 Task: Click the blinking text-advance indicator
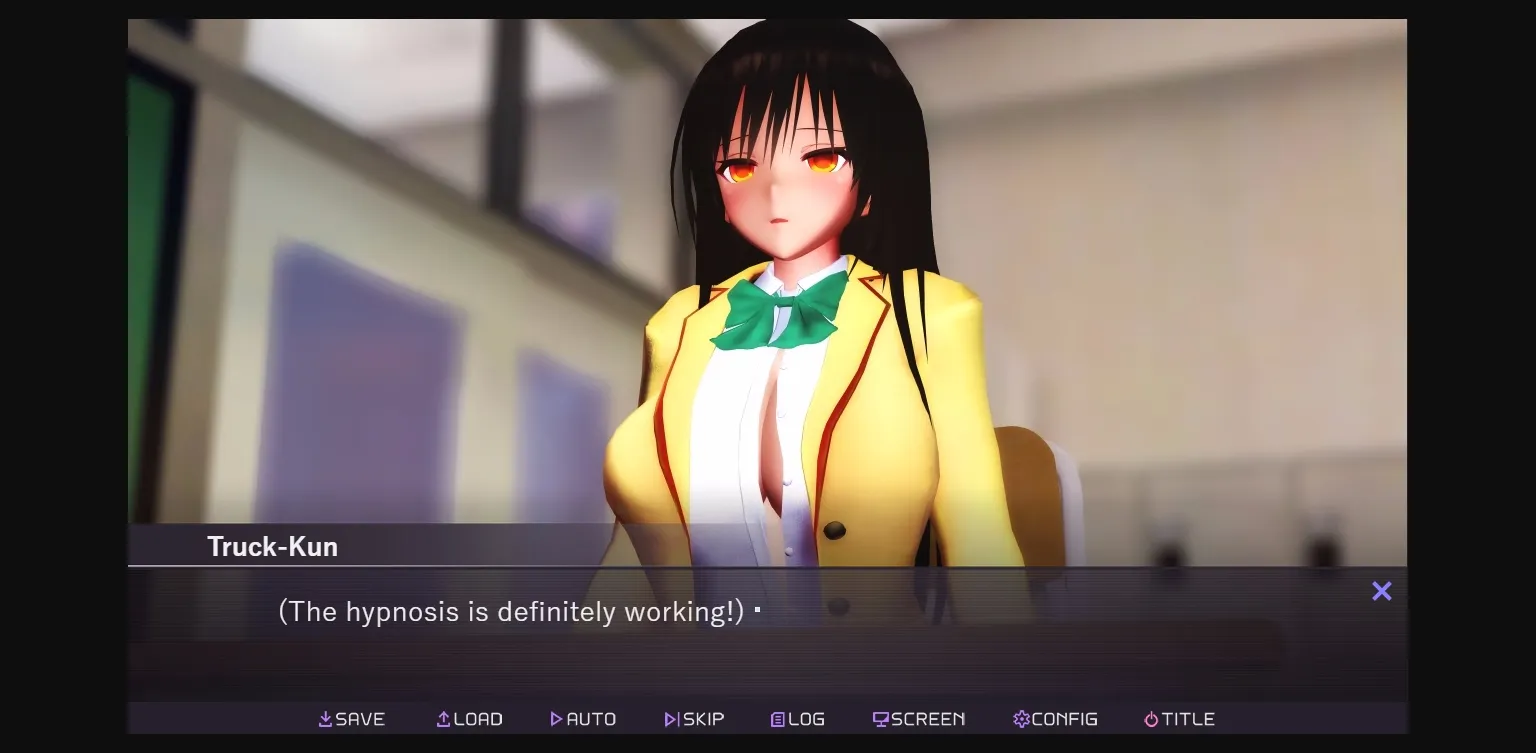coord(758,609)
